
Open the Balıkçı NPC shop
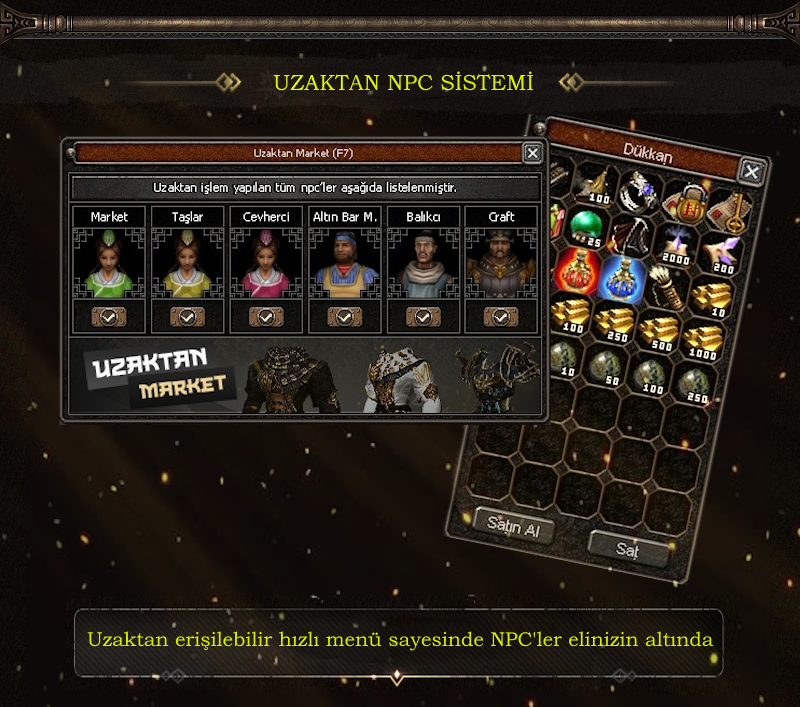point(423,316)
